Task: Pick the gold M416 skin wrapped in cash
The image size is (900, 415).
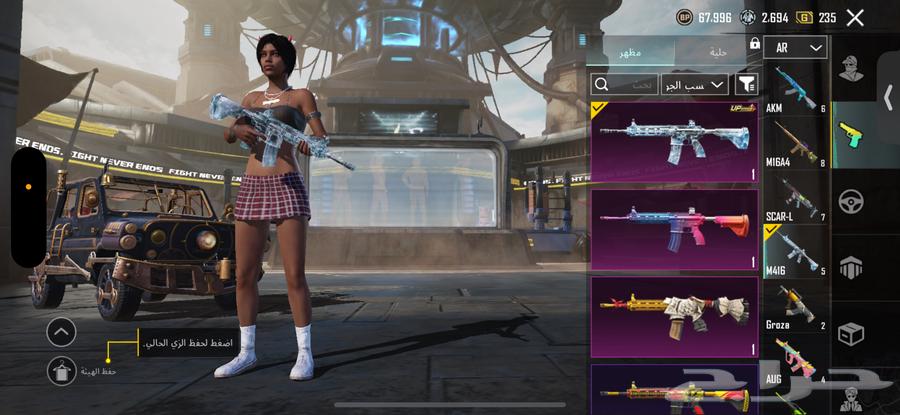Action: click(x=674, y=317)
